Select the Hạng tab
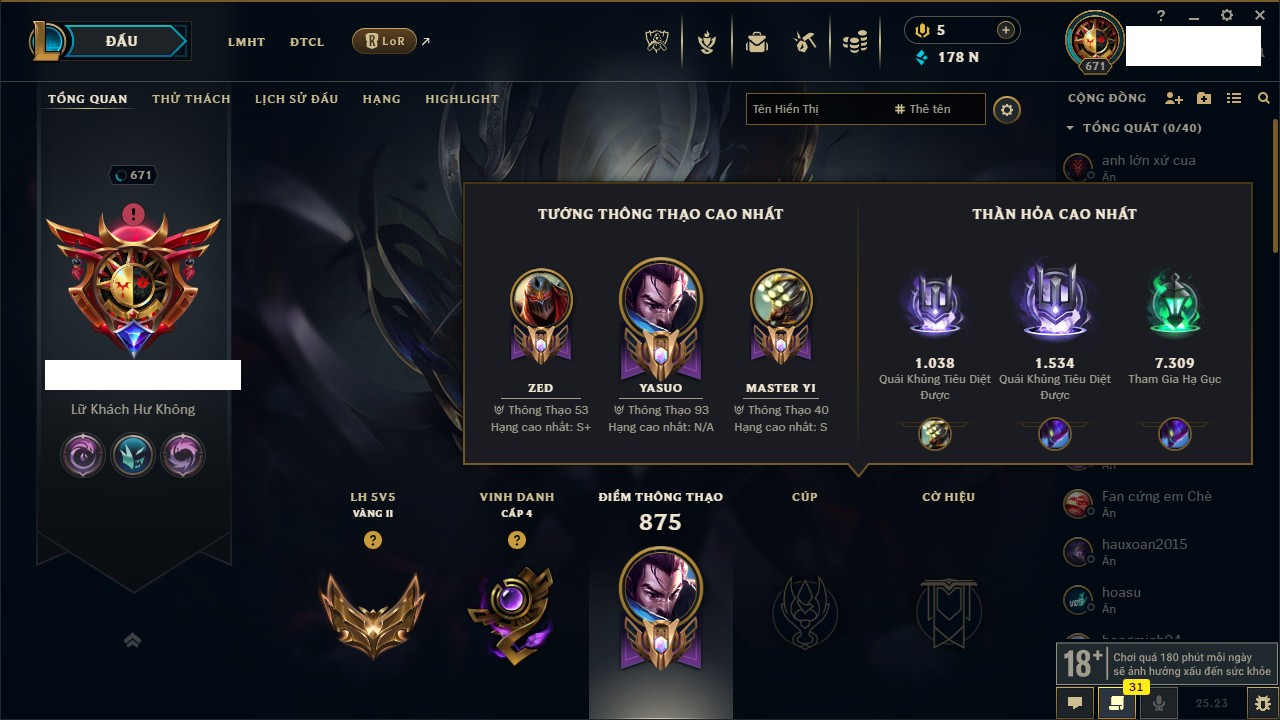1280x720 pixels. [381, 99]
